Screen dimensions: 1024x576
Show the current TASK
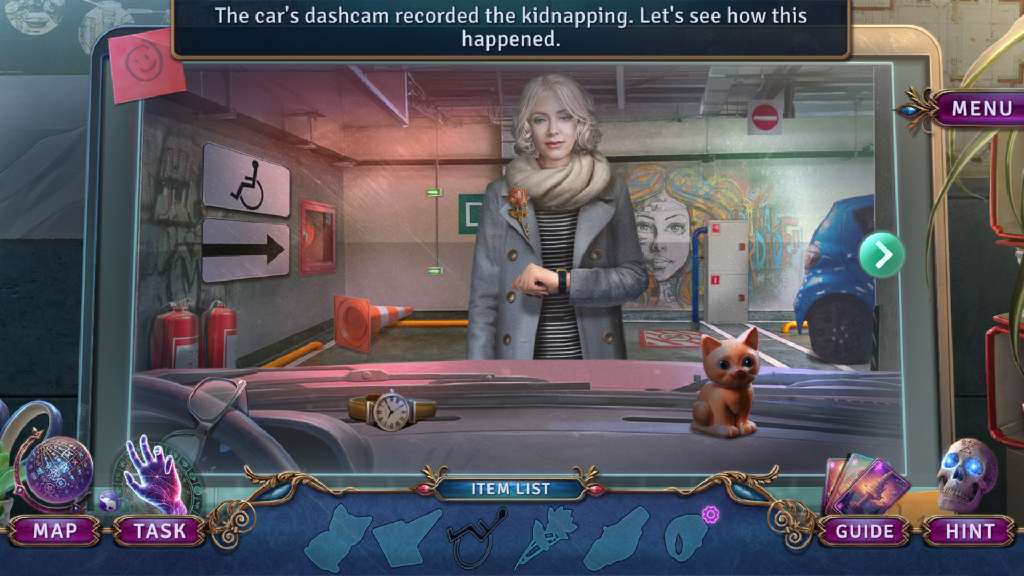(x=159, y=531)
